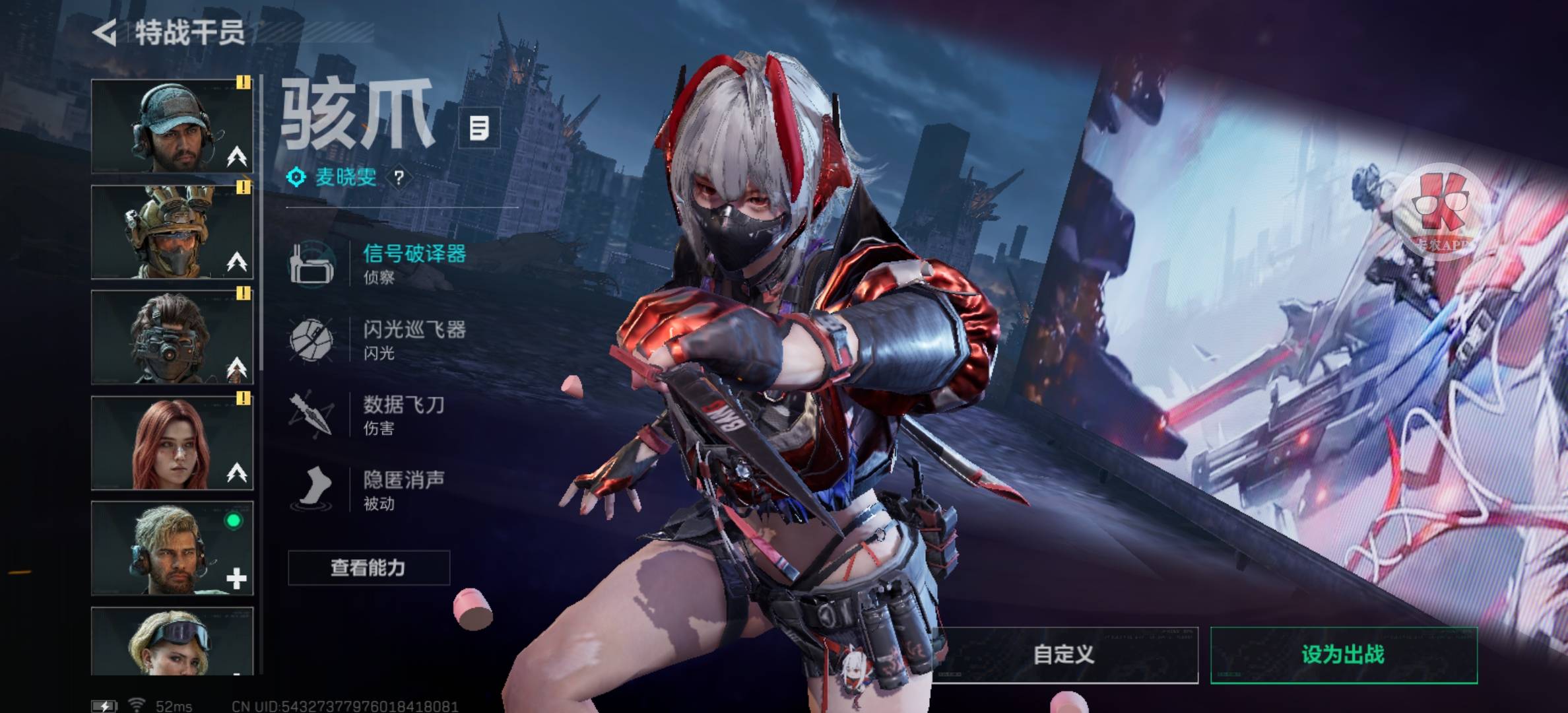Screen dimensions: 1568x713
Task: Confirm with 设为出战 button
Action: click(x=1343, y=655)
